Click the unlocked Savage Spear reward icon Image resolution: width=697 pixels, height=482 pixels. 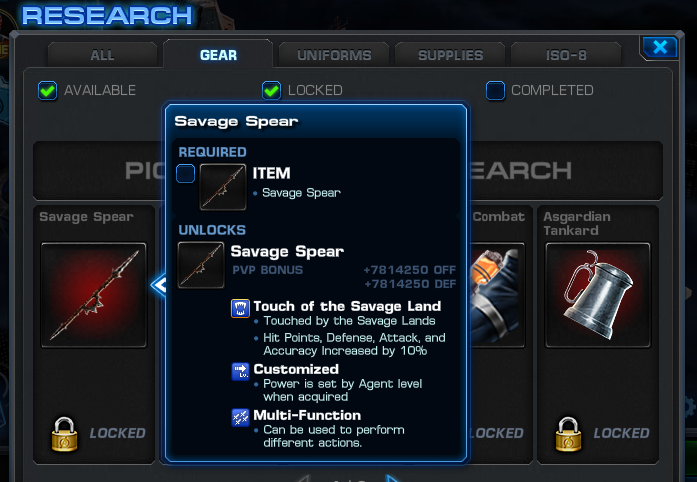[200, 265]
